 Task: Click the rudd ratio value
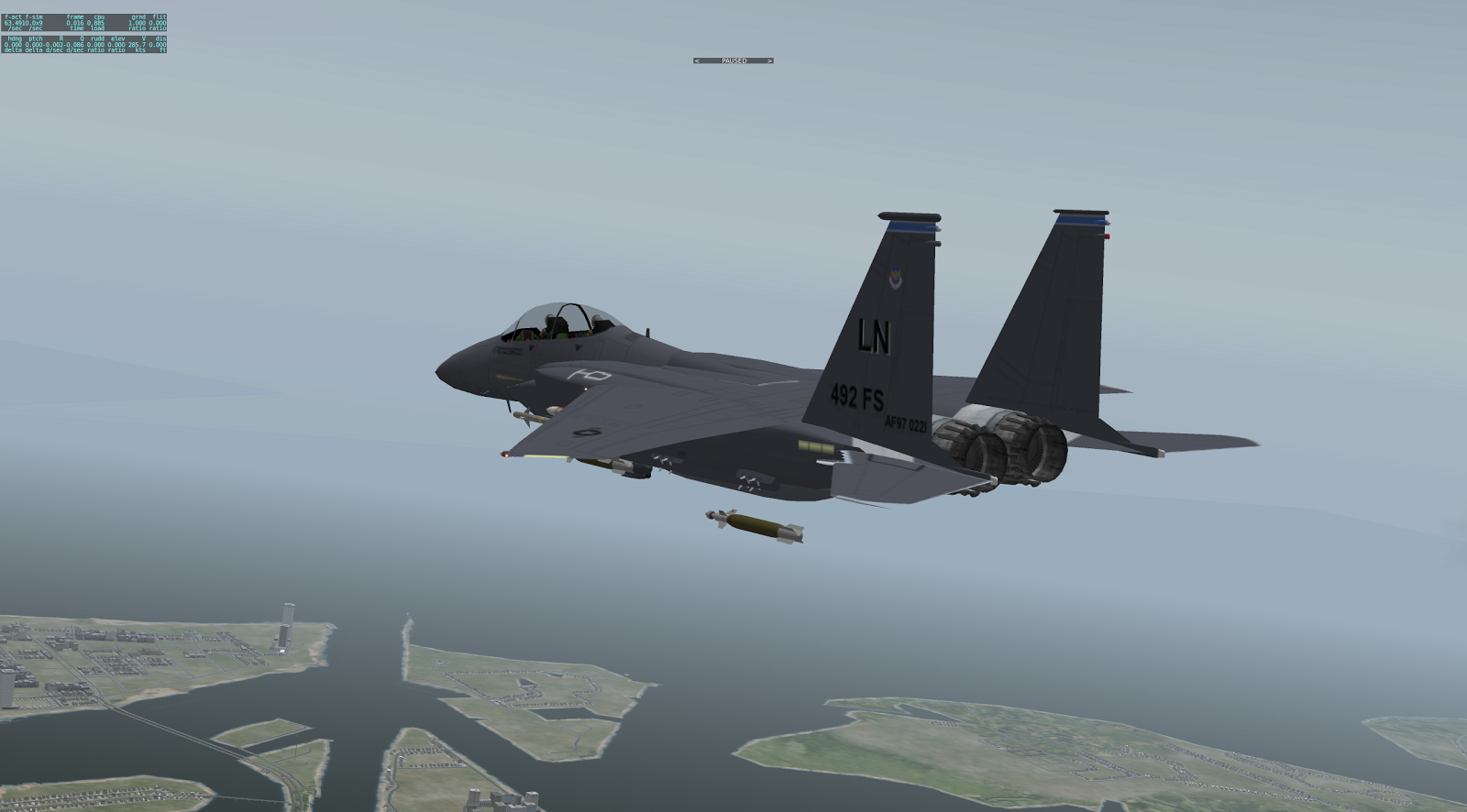tap(95, 45)
